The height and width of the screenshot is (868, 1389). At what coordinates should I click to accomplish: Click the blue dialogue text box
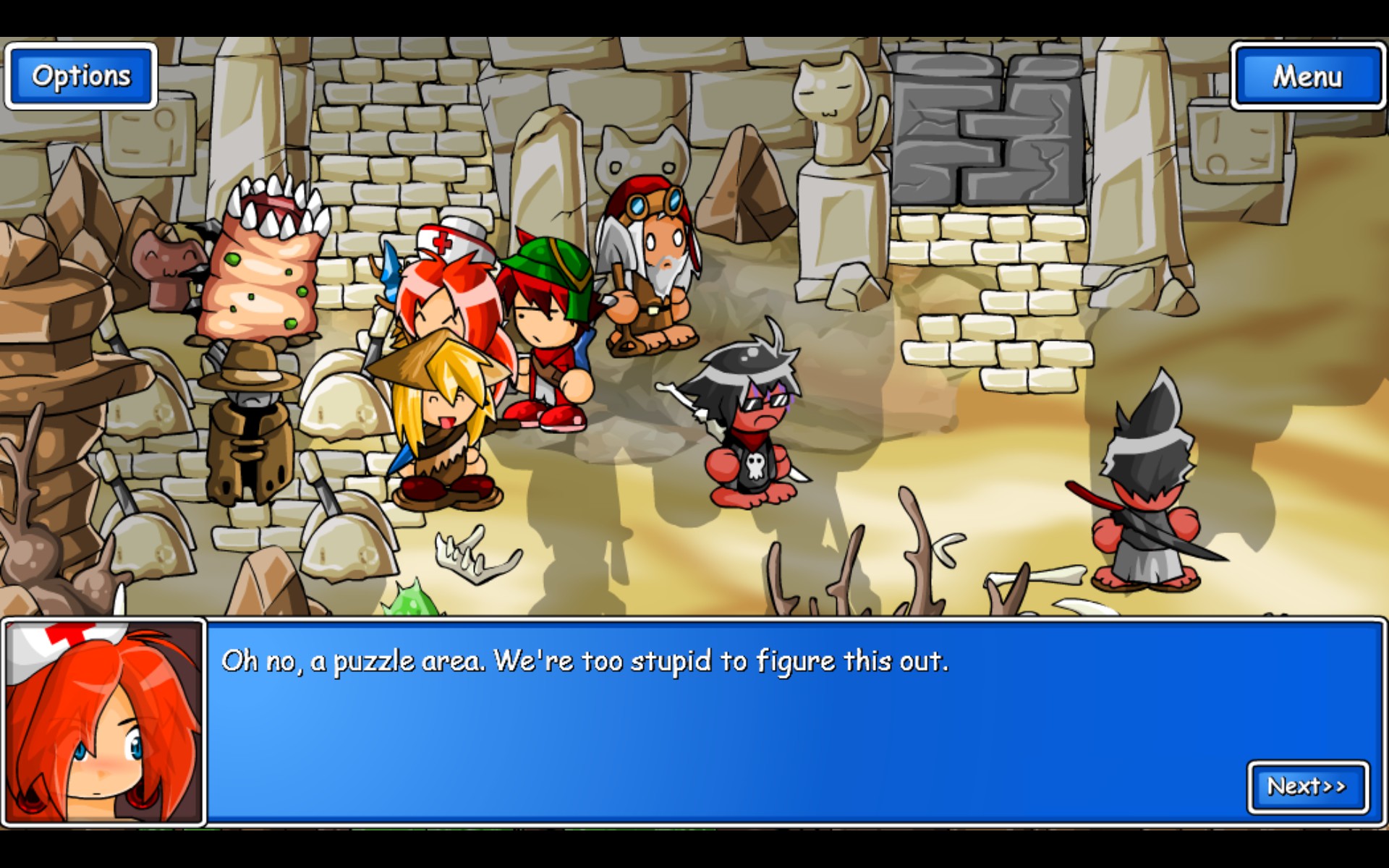pyautogui.click(x=723, y=723)
